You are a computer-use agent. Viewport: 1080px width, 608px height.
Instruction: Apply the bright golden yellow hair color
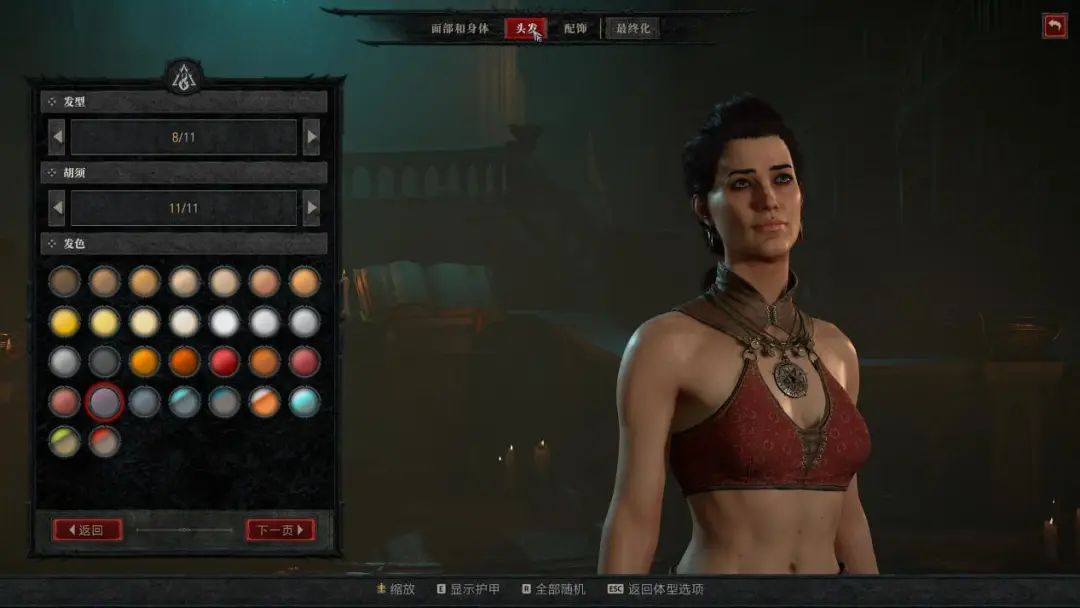pyautogui.click(x=65, y=321)
